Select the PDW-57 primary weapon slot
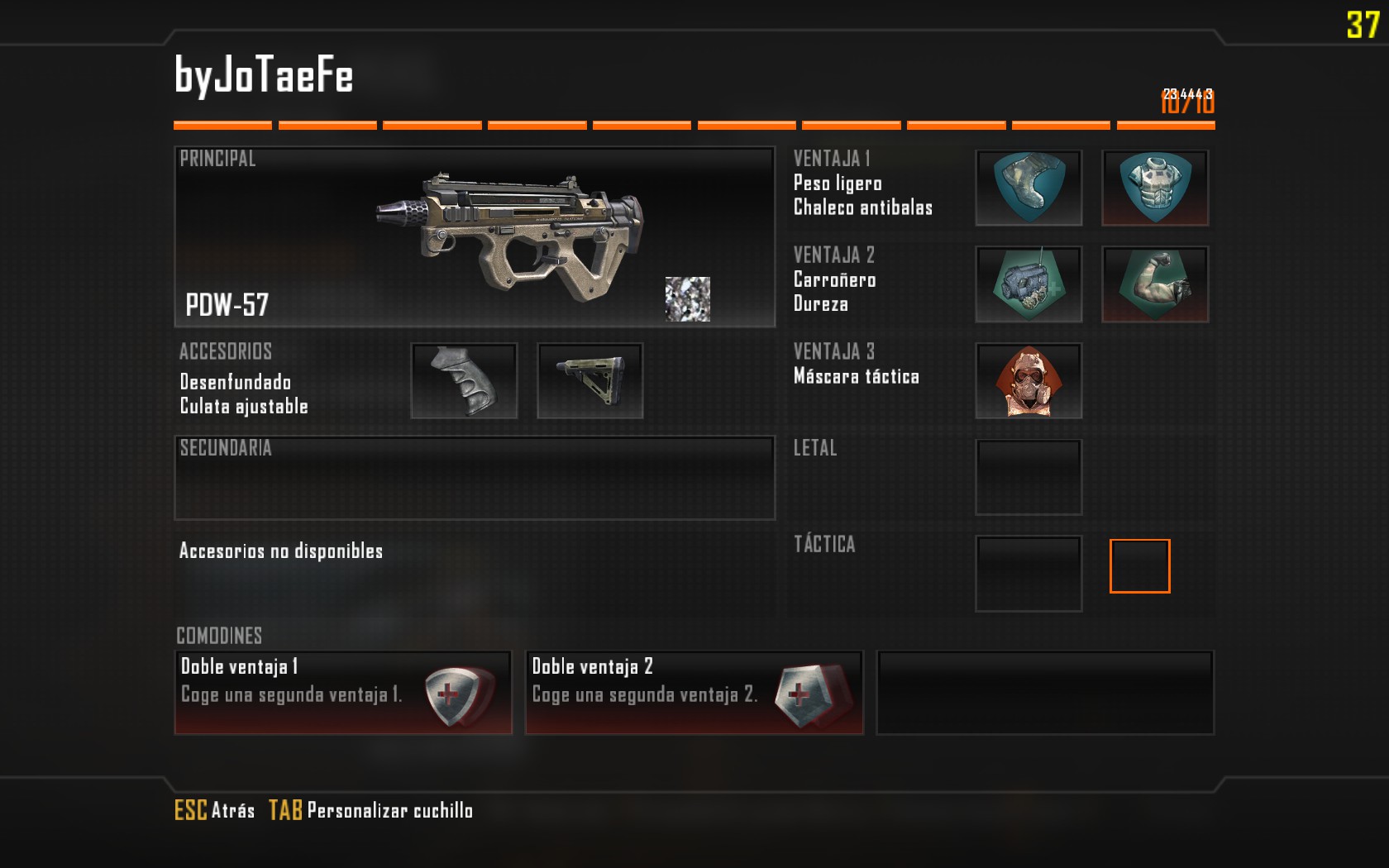 (475, 237)
